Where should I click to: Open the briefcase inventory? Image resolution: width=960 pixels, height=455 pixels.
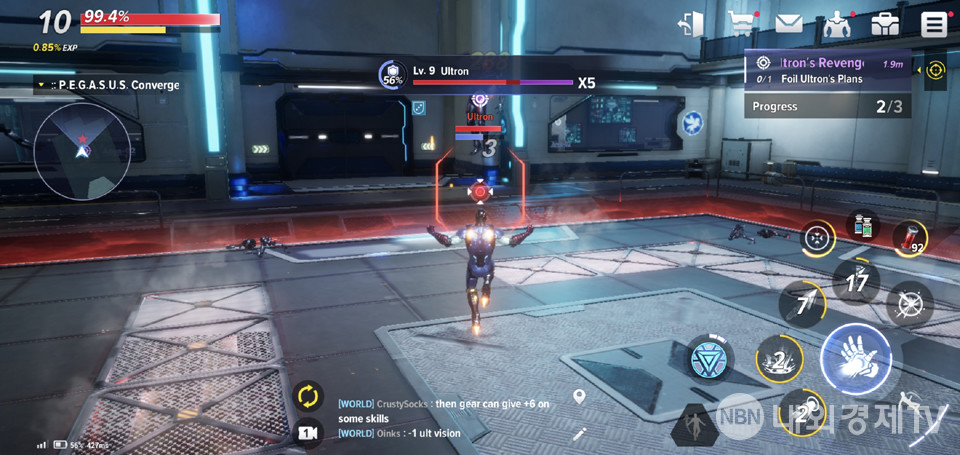(x=885, y=24)
